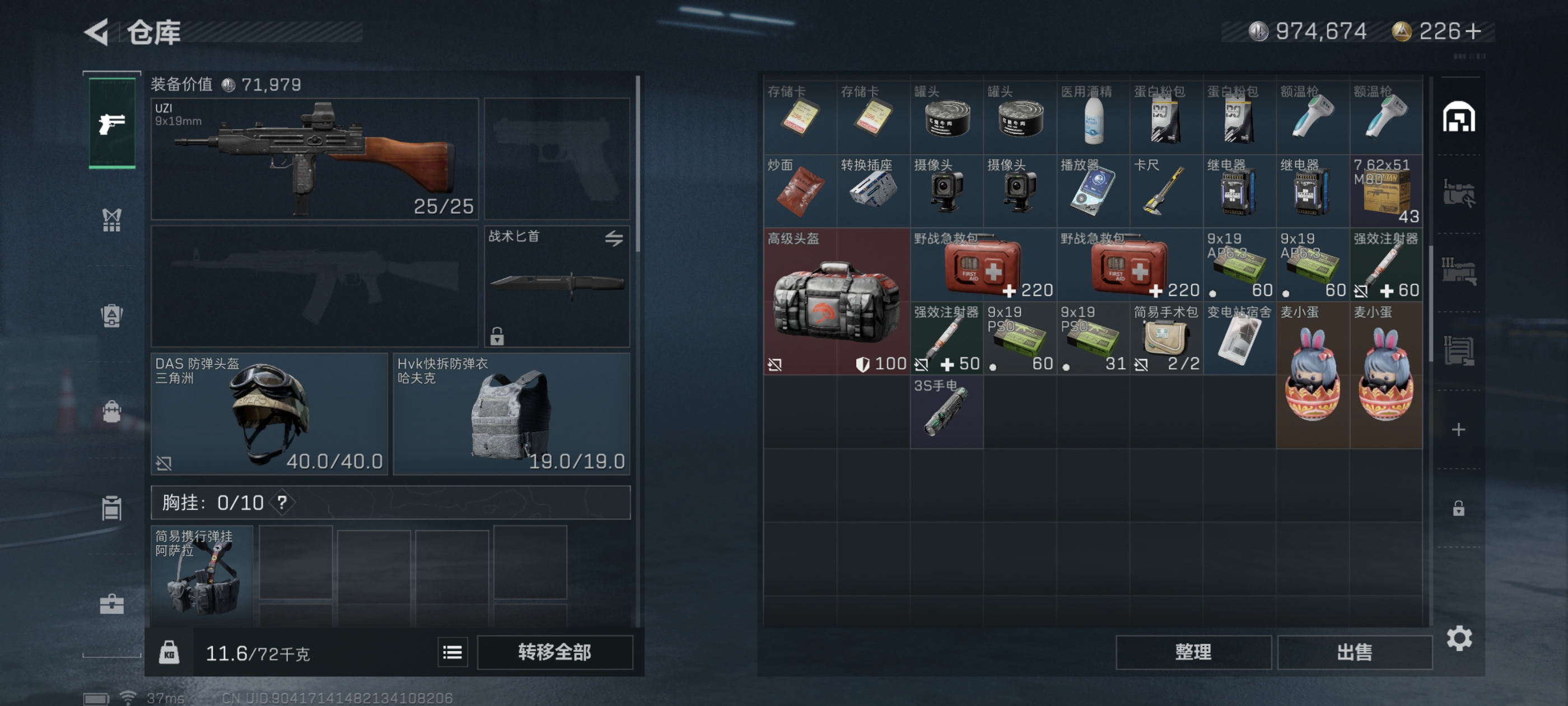Image resolution: width=1568 pixels, height=706 pixels.
Task: Pick the 3S手电 flashlight in the stash
Action: click(946, 412)
